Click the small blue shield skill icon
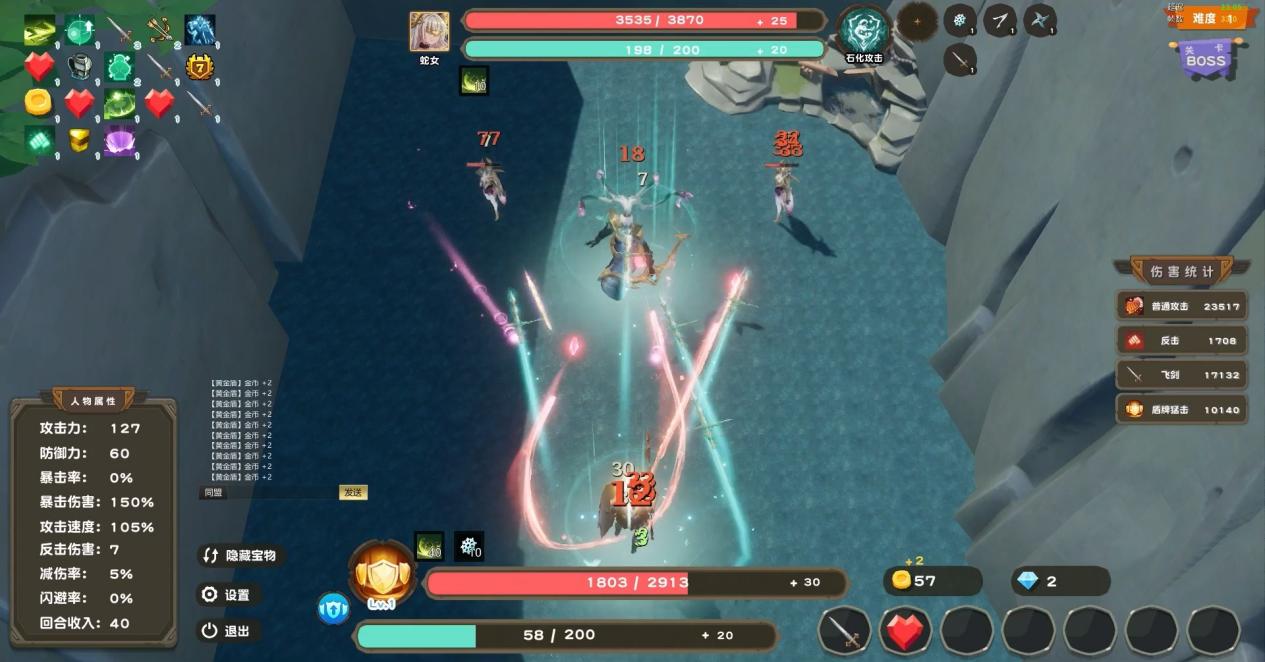The height and width of the screenshot is (662, 1265). click(333, 608)
